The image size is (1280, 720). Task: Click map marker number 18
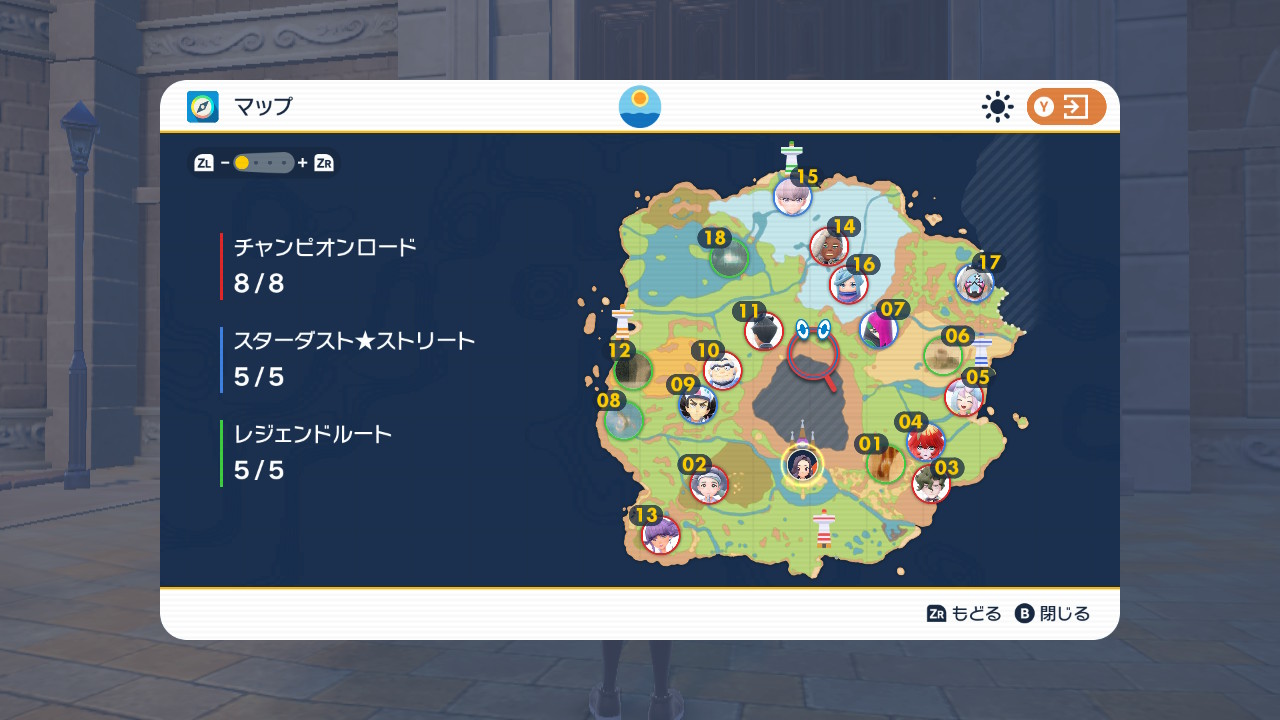(729, 258)
